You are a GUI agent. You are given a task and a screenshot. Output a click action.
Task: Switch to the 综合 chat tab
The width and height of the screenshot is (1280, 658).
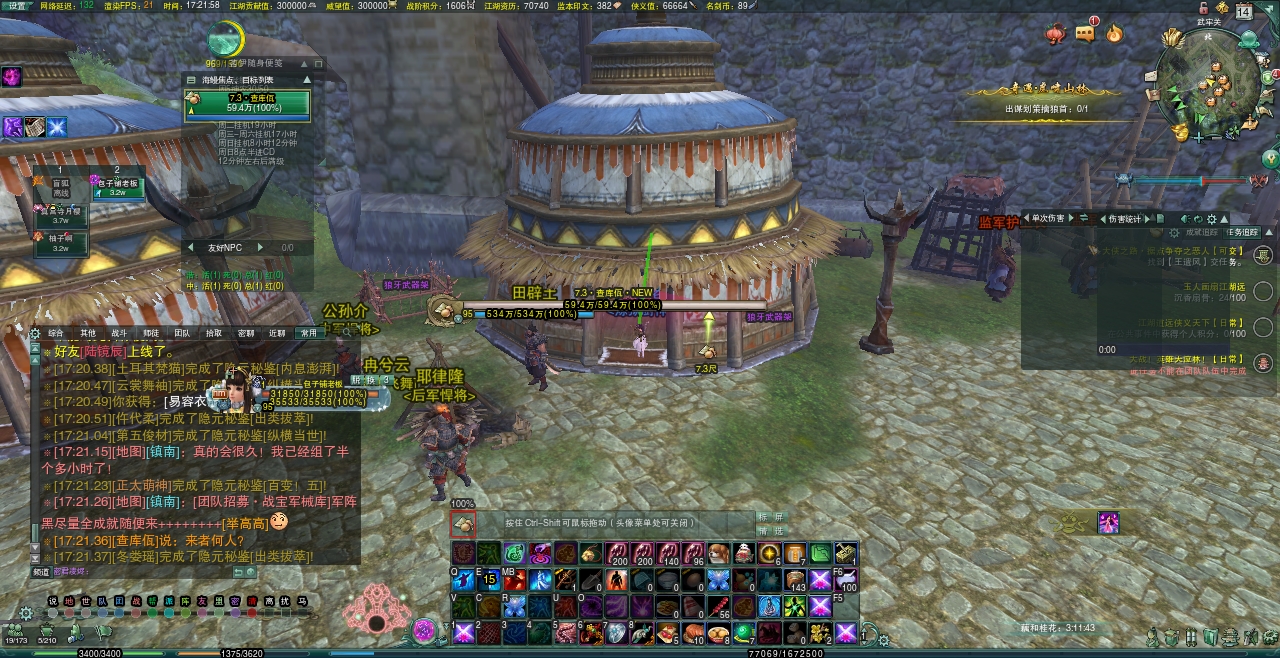pos(56,333)
